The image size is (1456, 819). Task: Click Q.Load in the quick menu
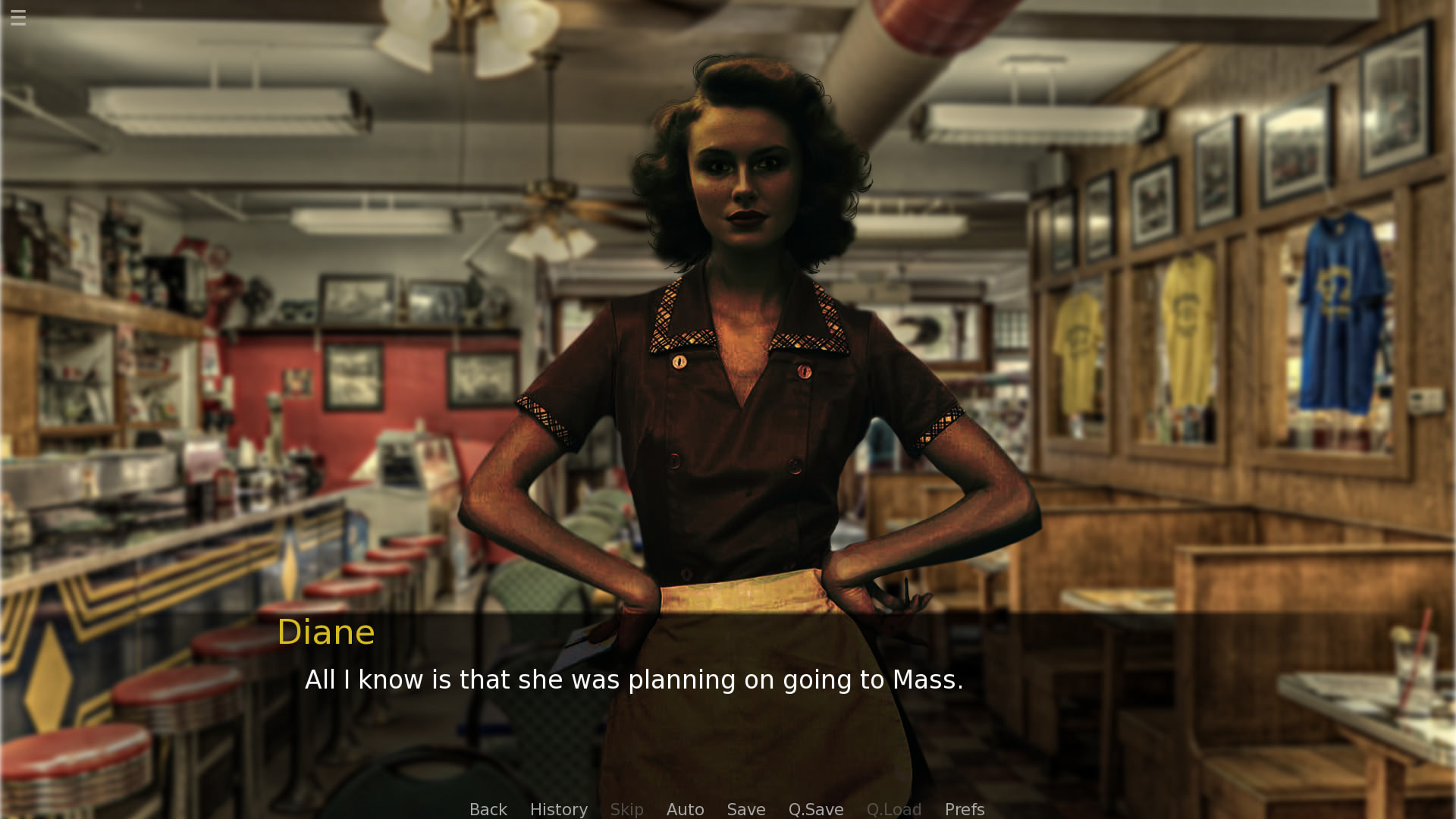(893, 809)
